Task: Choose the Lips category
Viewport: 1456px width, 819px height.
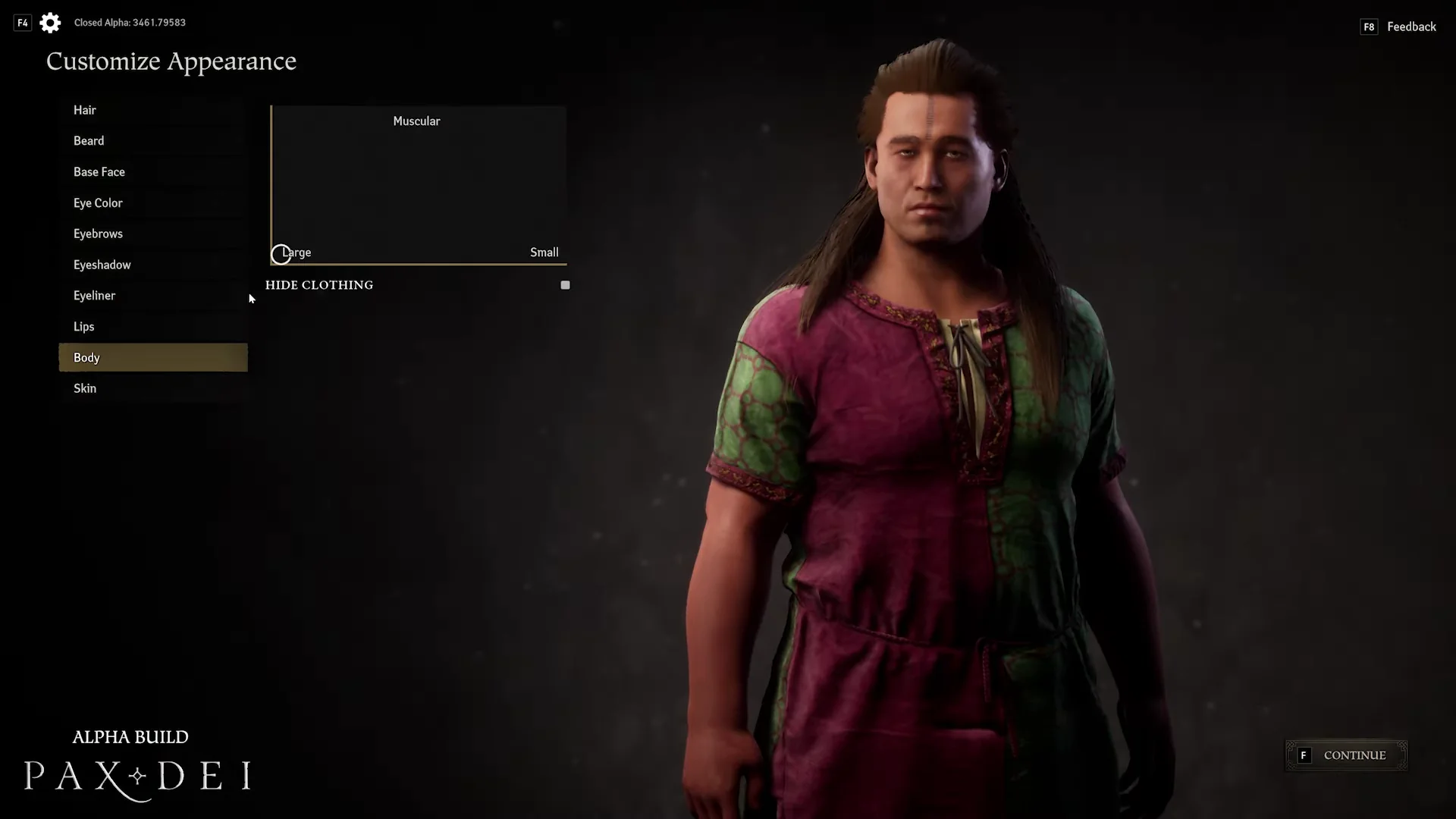Action: [x=84, y=327]
